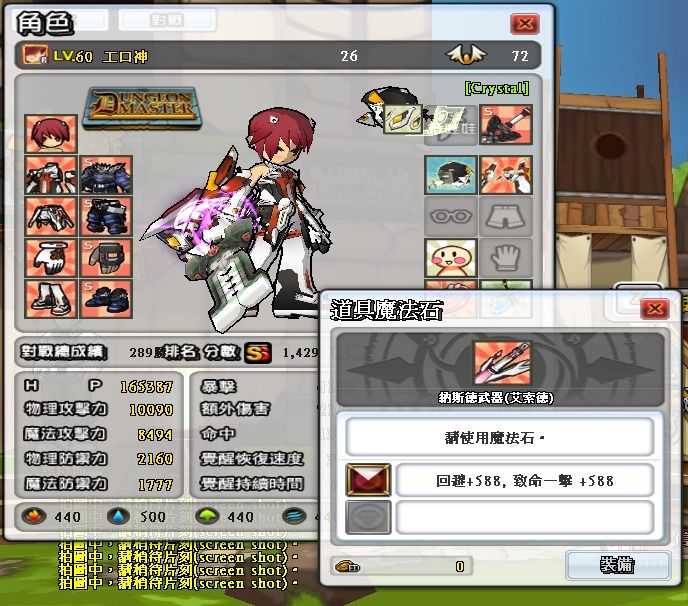Viewport: 688px width, 606px height.
Task: Select the empty grey magic stone slot
Action: tap(367, 517)
